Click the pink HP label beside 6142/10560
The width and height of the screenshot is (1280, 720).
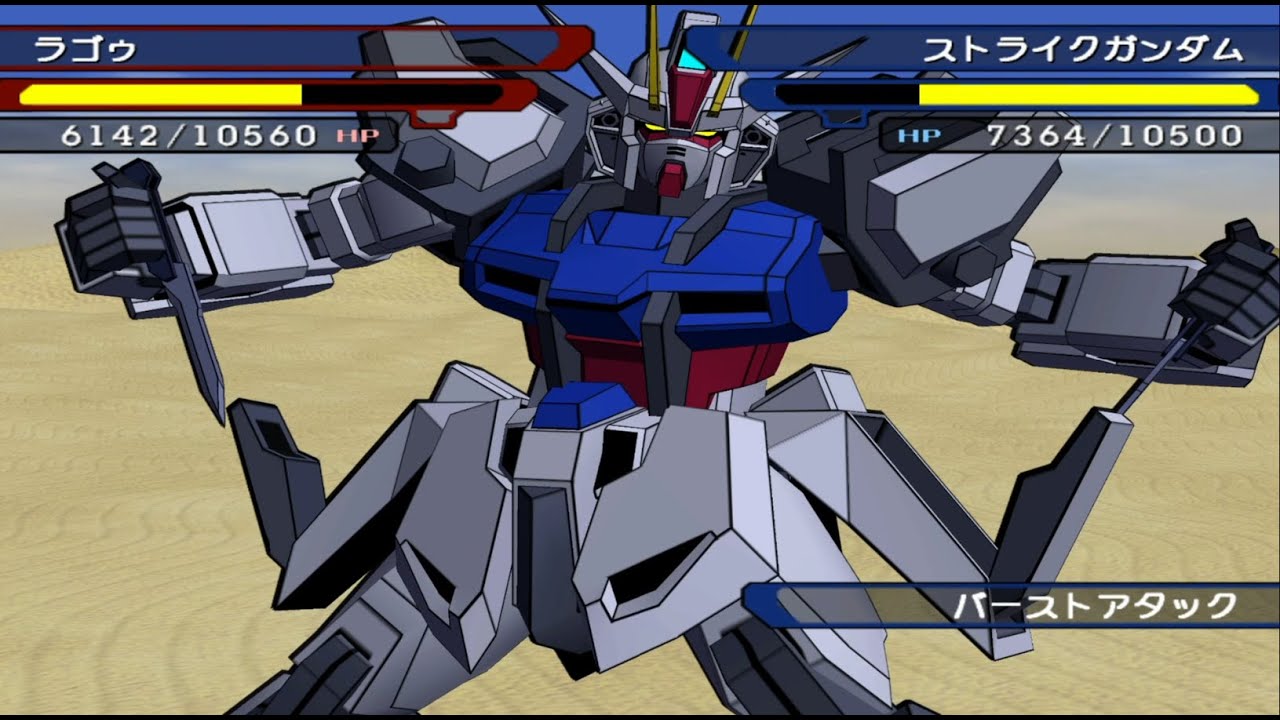tap(358, 133)
